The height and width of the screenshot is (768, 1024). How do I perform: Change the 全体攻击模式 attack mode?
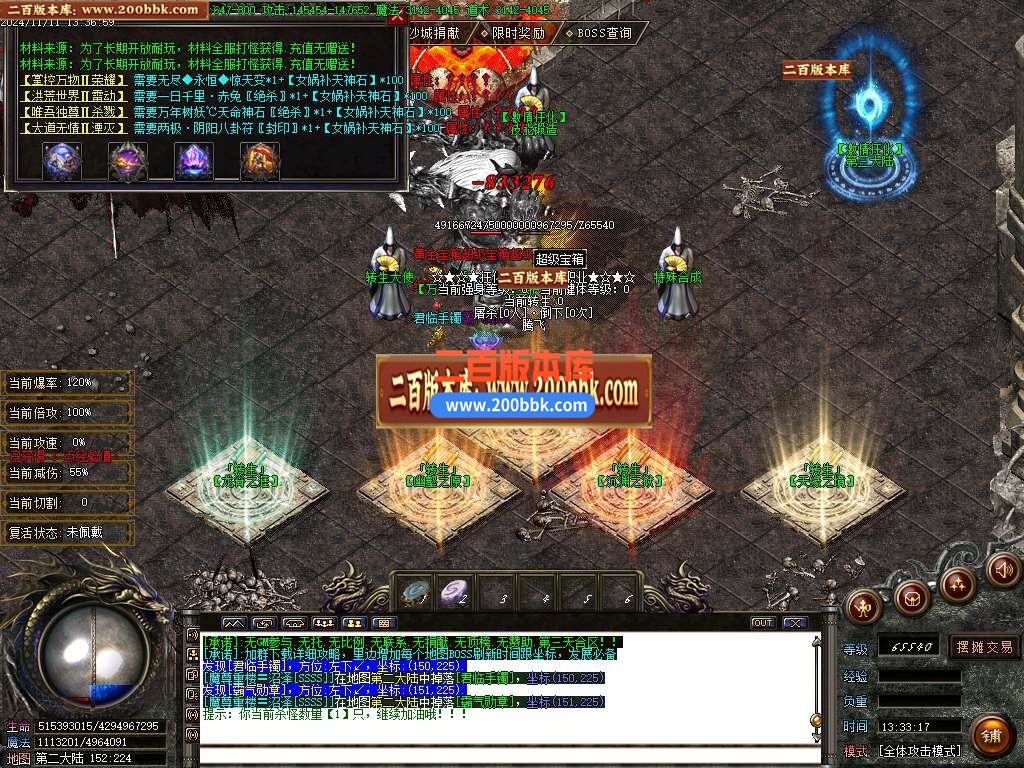(x=919, y=751)
